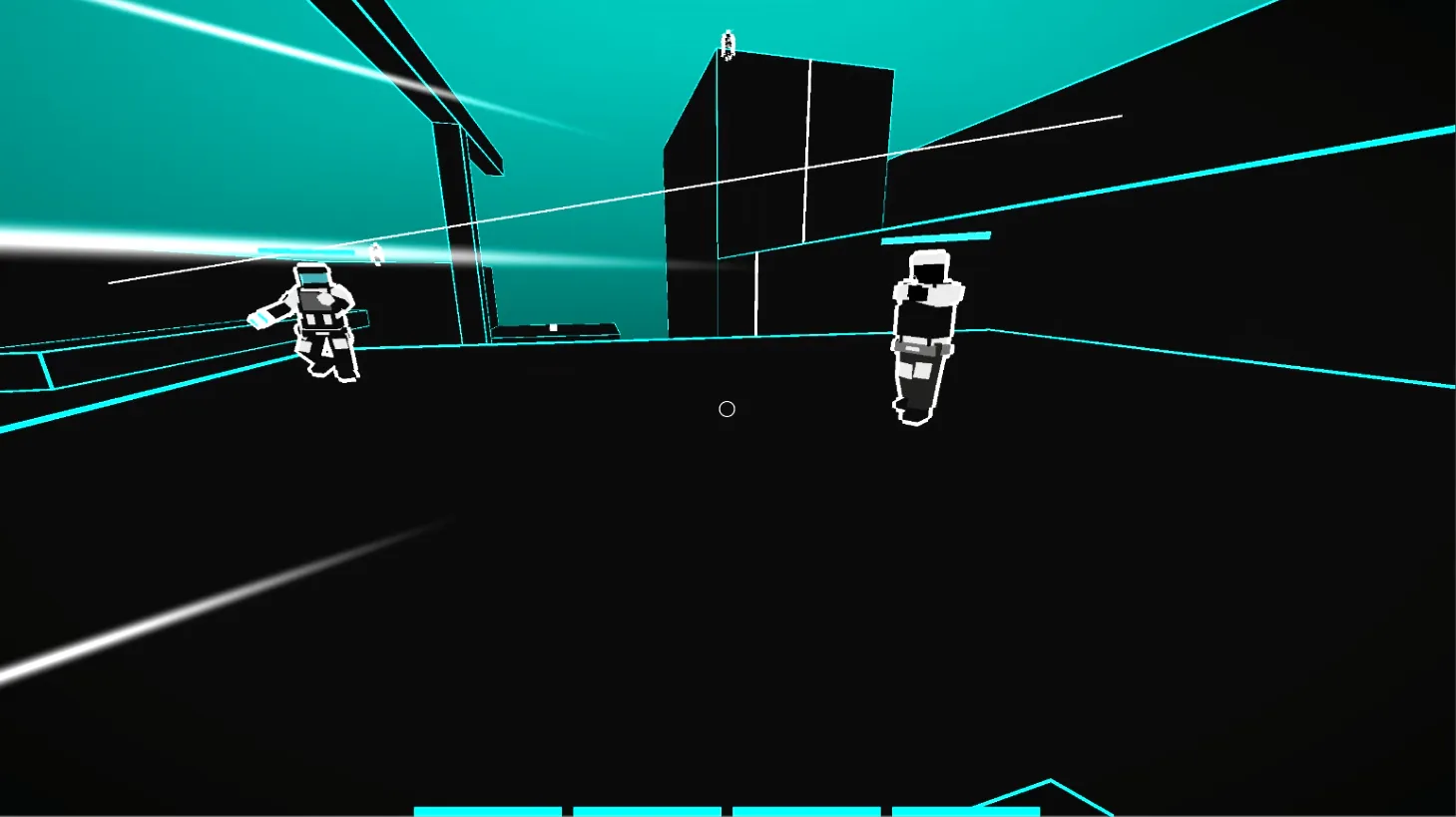Click the first ammo segment in the bottom HUD
This screenshot has height=817, width=1456.
489,809
